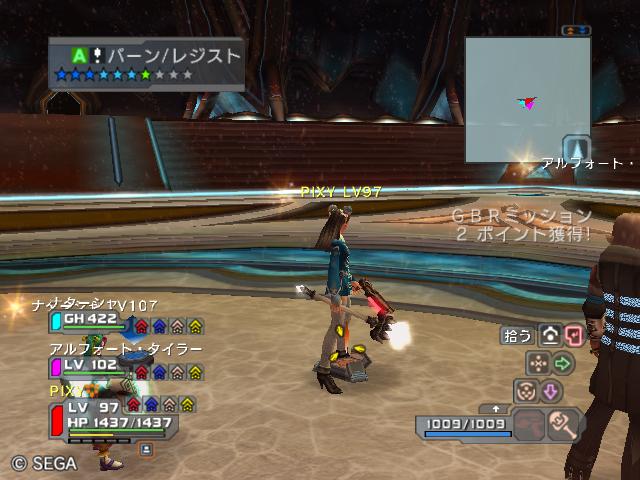Click the circular dotted palette icon

525,391
